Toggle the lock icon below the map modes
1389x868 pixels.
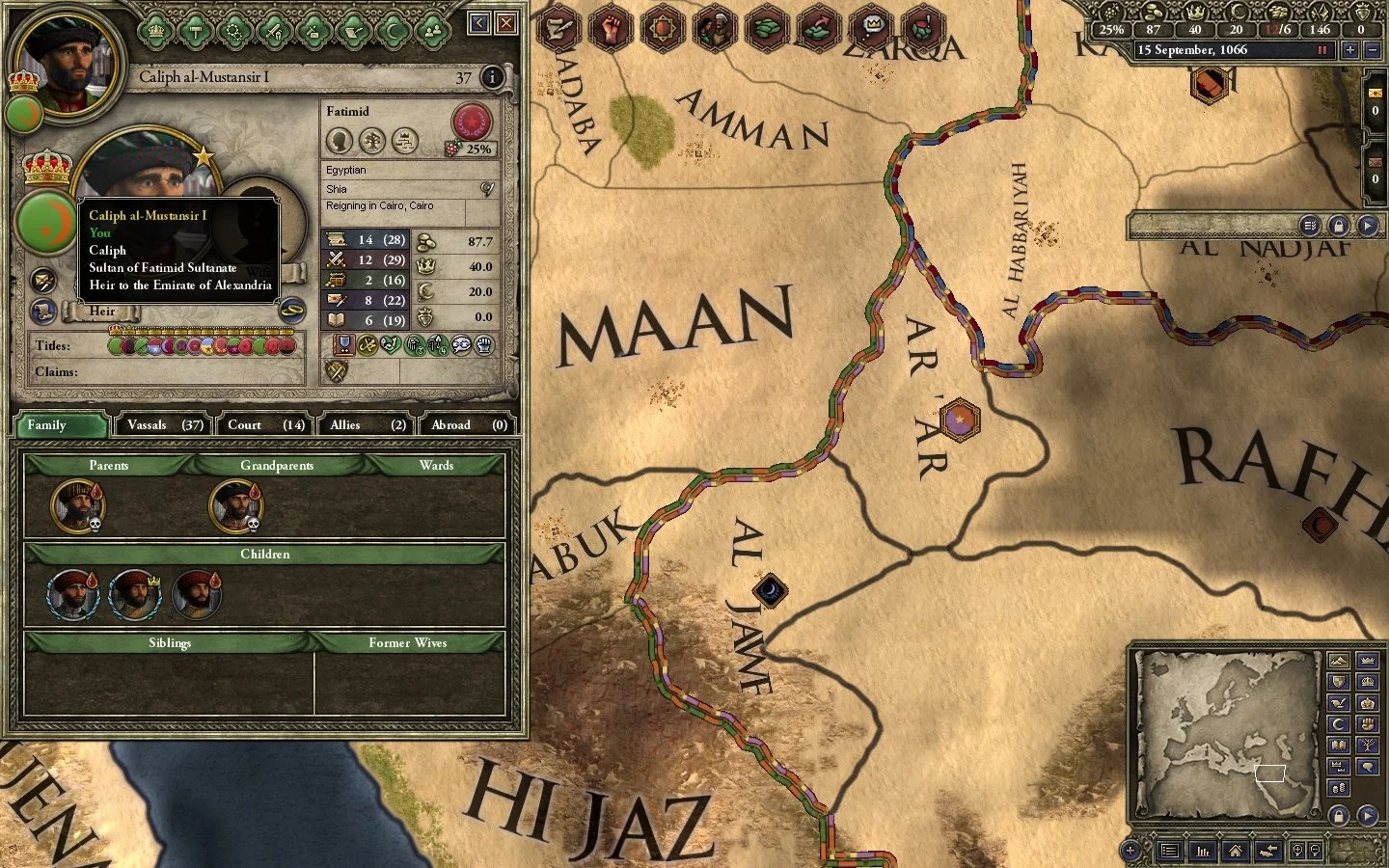(1339, 814)
